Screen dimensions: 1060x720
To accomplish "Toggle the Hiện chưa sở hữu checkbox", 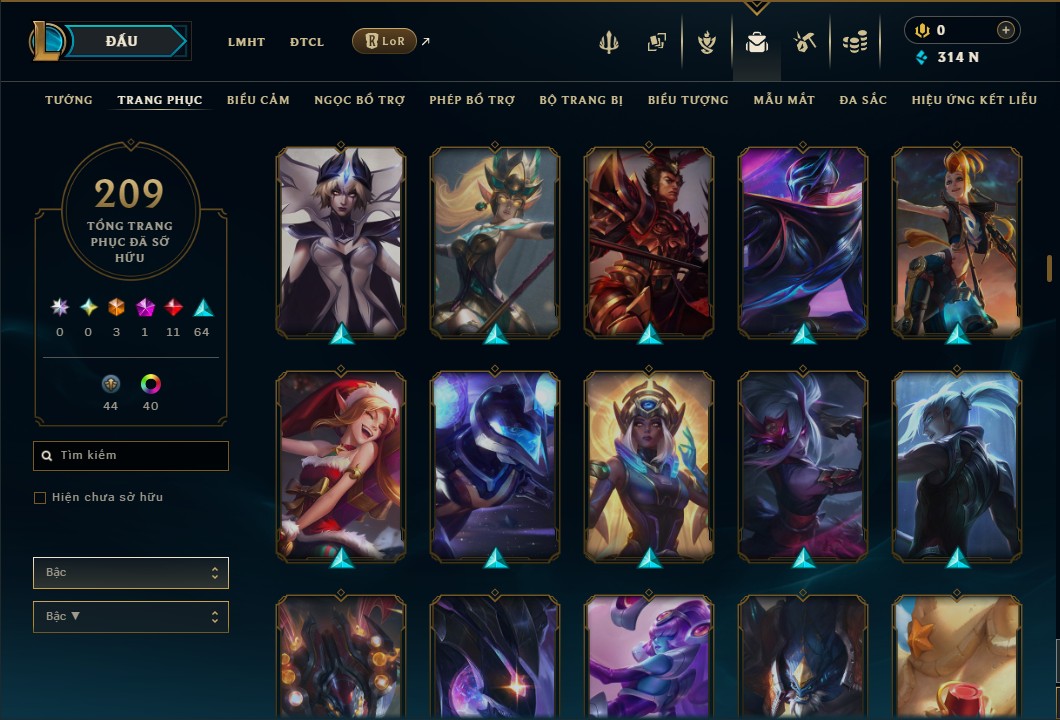I will pos(40,498).
